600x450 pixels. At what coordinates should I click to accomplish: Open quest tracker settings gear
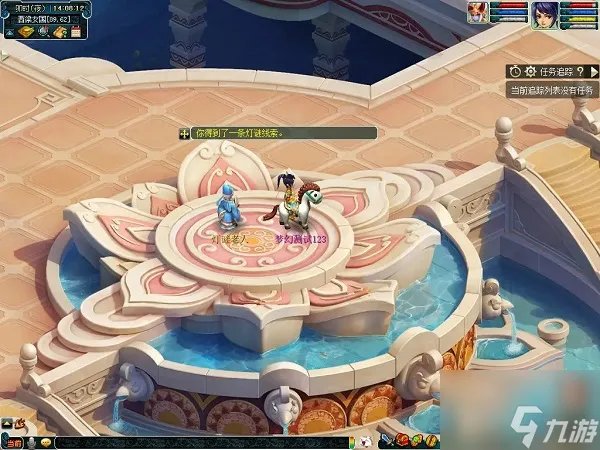pyautogui.click(x=530, y=72)
